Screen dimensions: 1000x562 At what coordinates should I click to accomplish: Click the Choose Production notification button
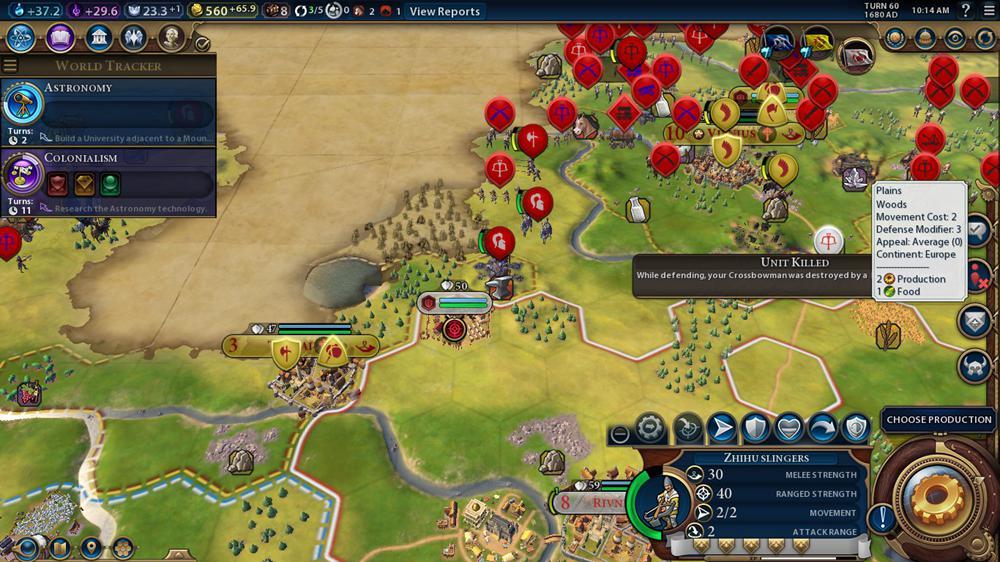click(x=938, y=420)
